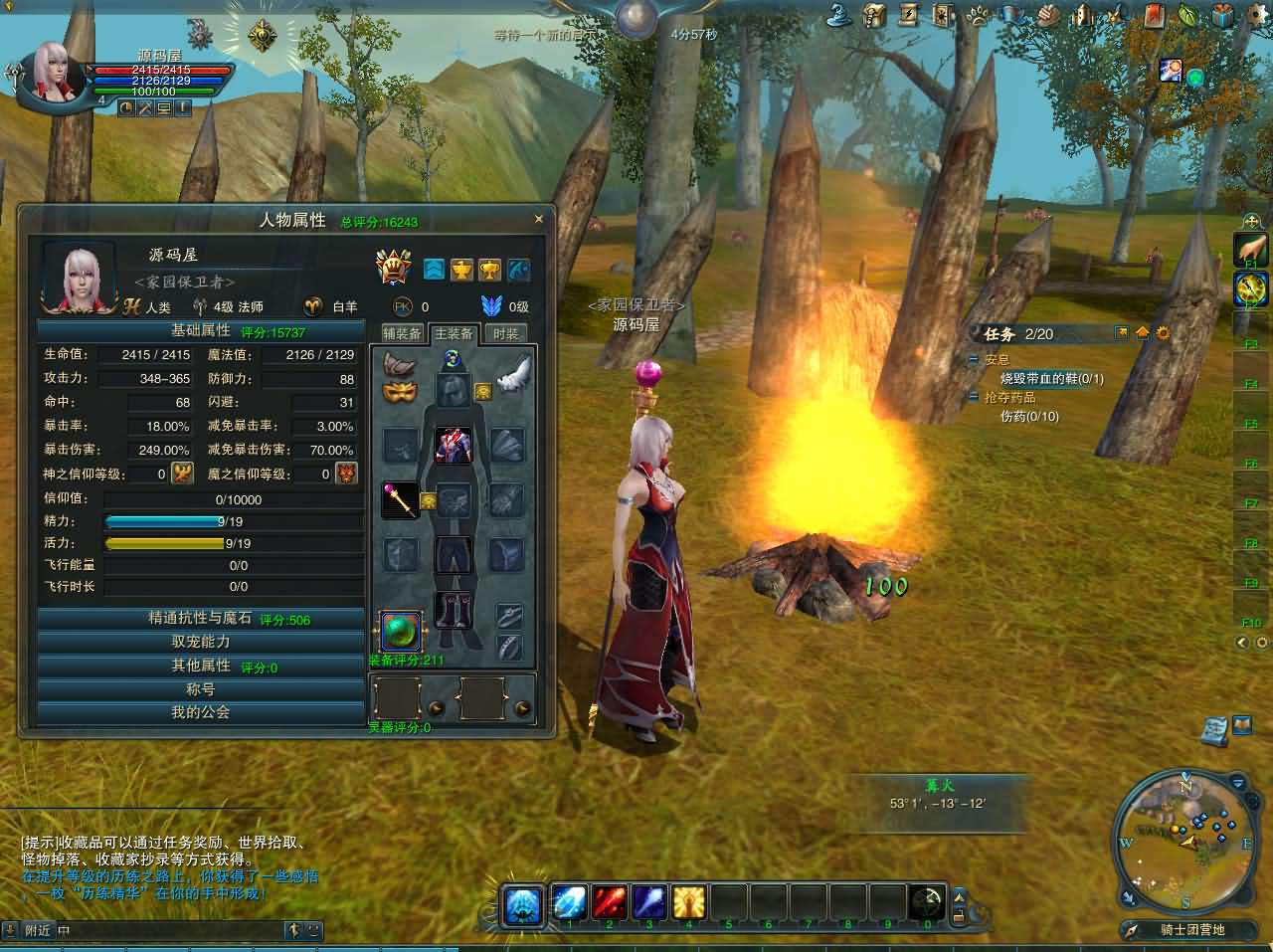The width and height of the screenshot is (1273, 952).
Task: Show the 我的公会 guild section
Action: point(200,712)
